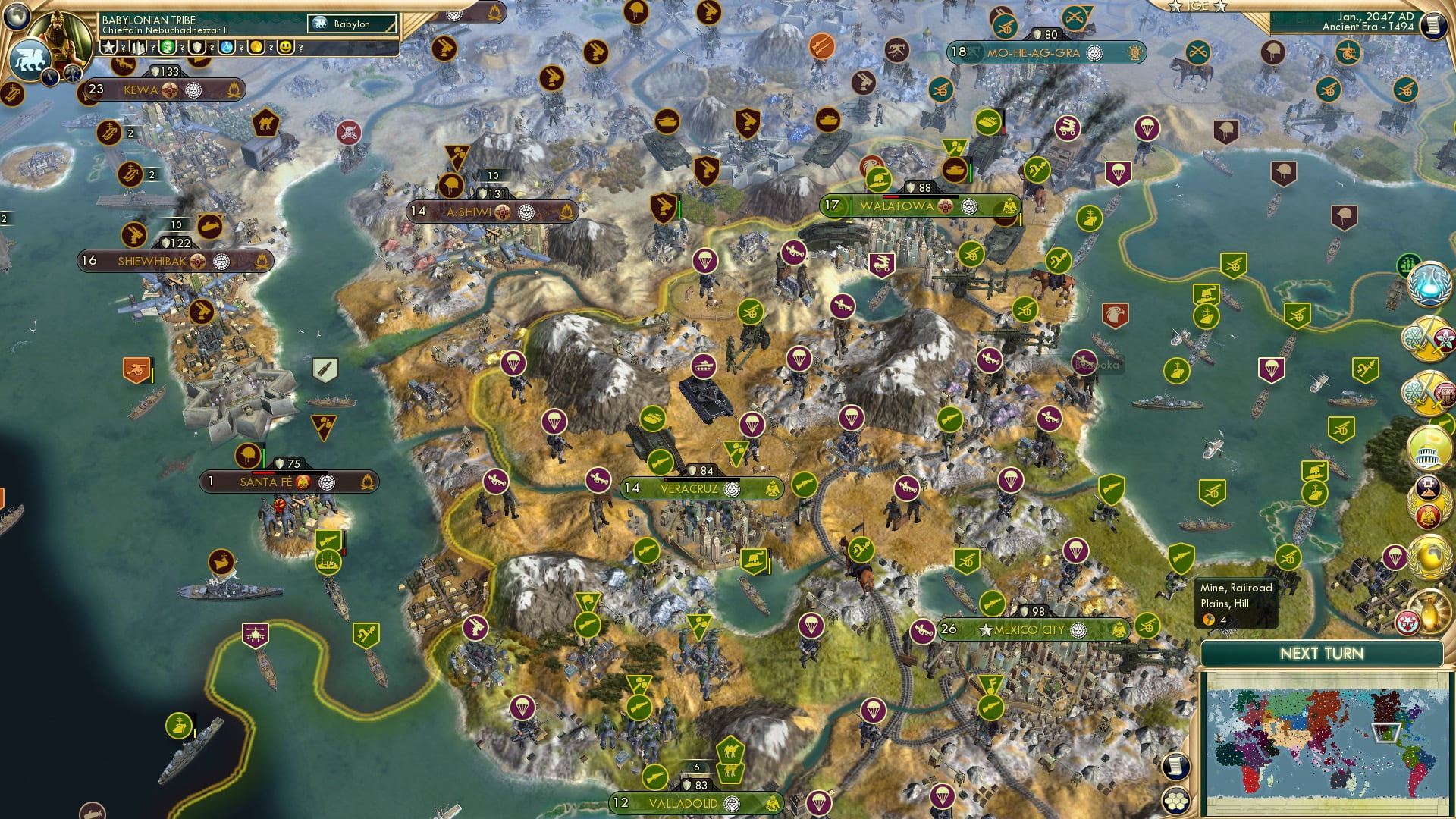This screenshot has height=819, width=1456.
Task: Click the viewport rectangle on the minimap
Action: (x=1386, y=733)
